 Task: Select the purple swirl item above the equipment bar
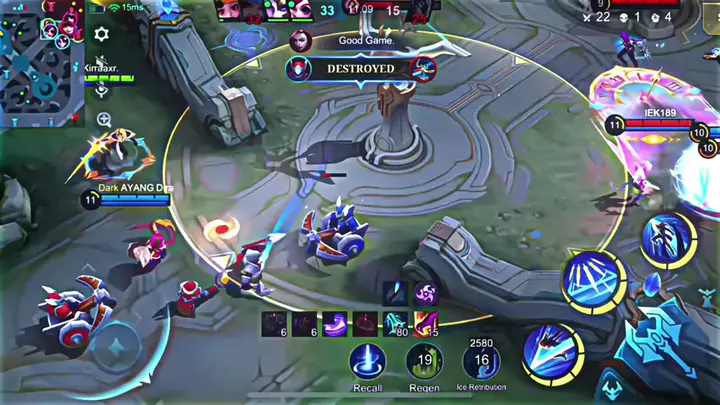(x=425, y=292)
